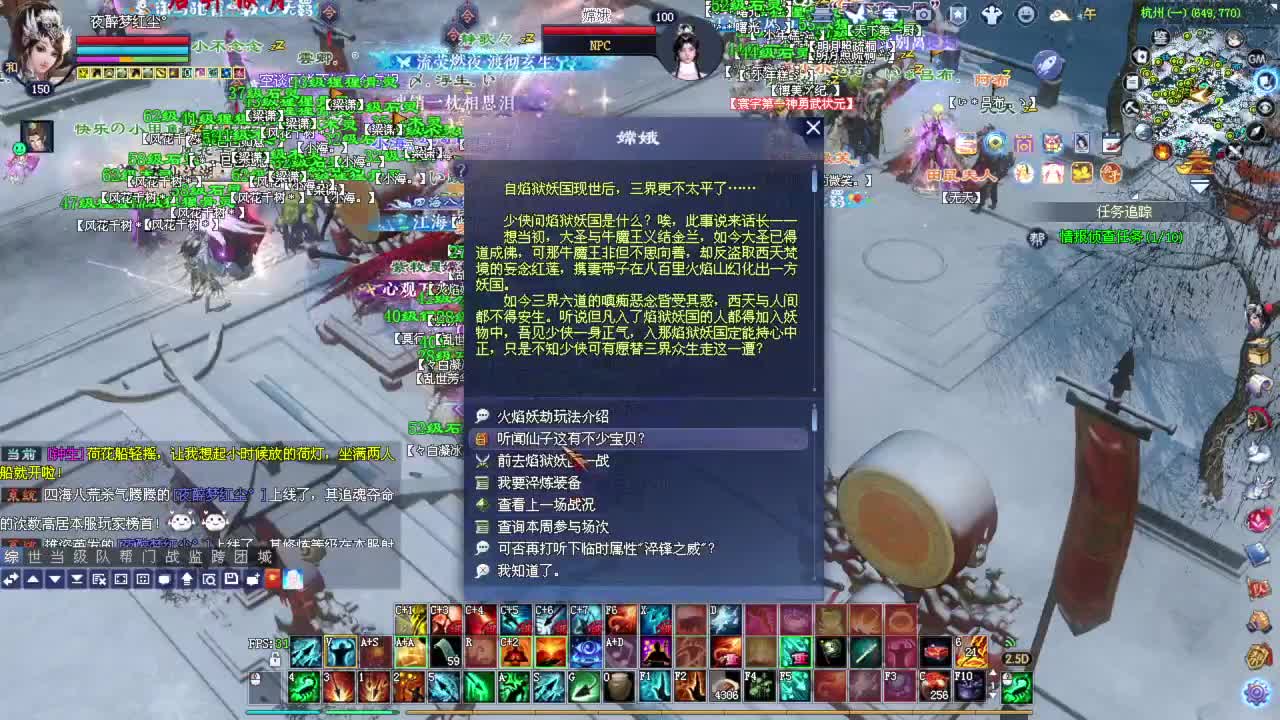Screen dimensions: 1280x720
Task: Click the red envelope icon in the chat toolbar
Action: coord(272,579)
